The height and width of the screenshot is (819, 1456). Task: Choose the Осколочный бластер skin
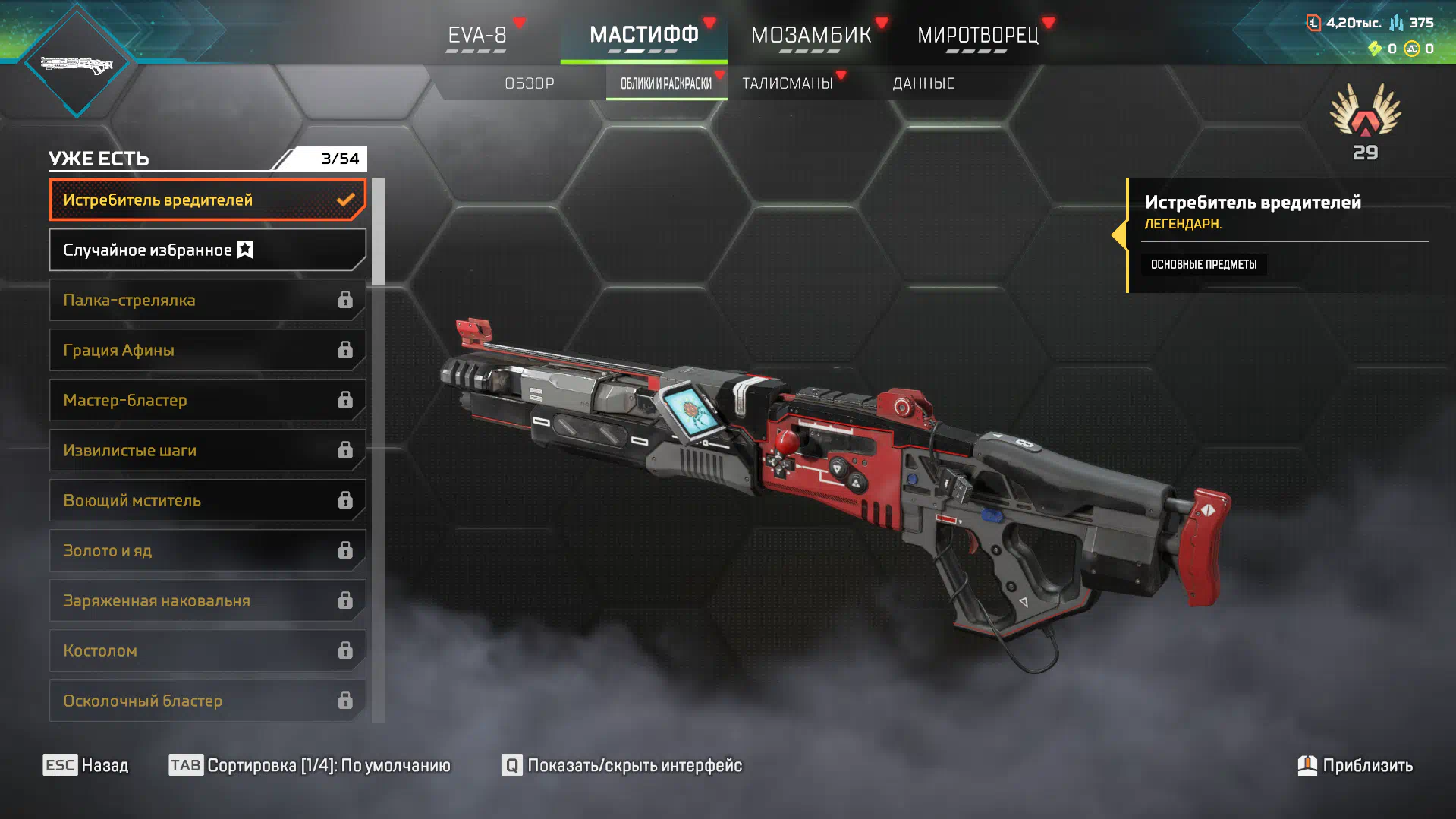coord(206,701)
